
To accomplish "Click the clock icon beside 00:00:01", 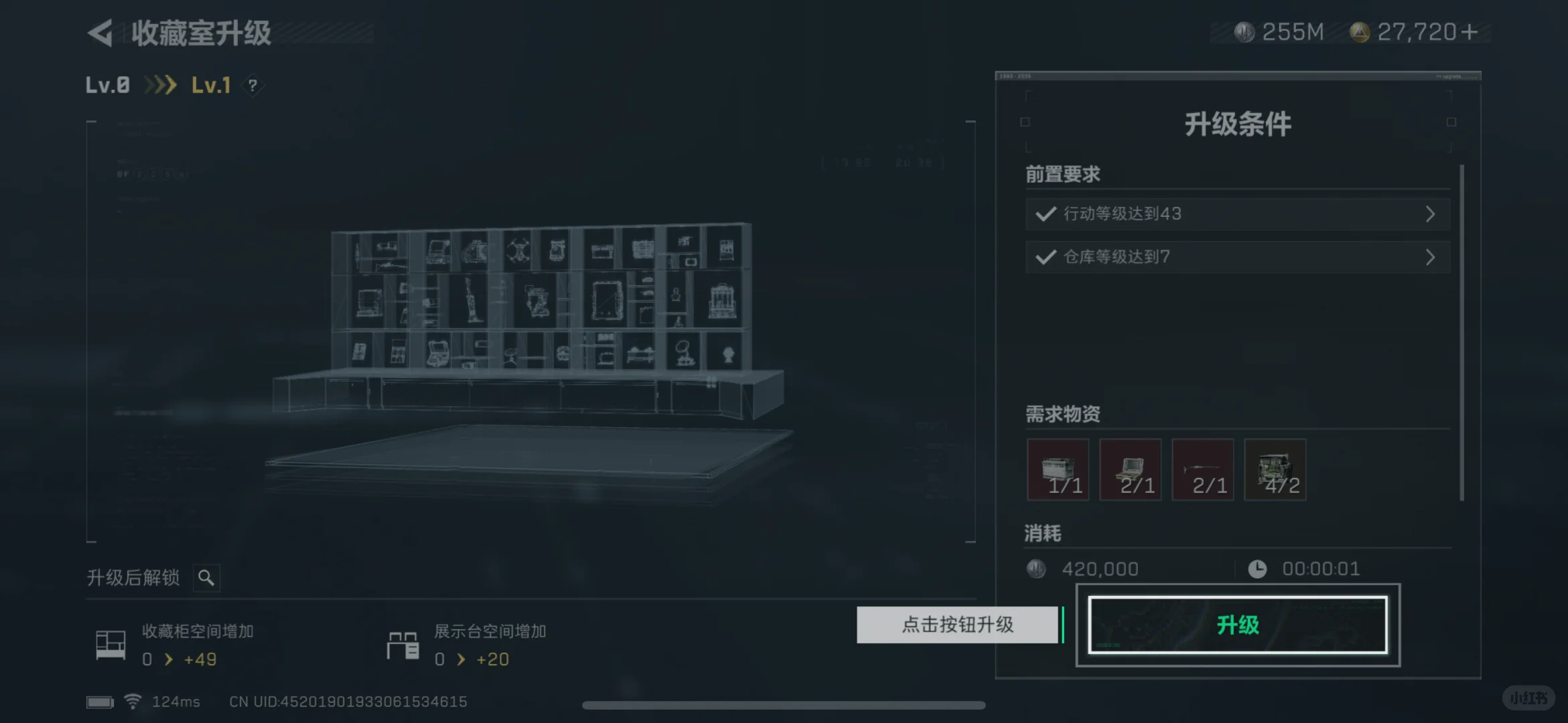I will (x=1258, y=568).
